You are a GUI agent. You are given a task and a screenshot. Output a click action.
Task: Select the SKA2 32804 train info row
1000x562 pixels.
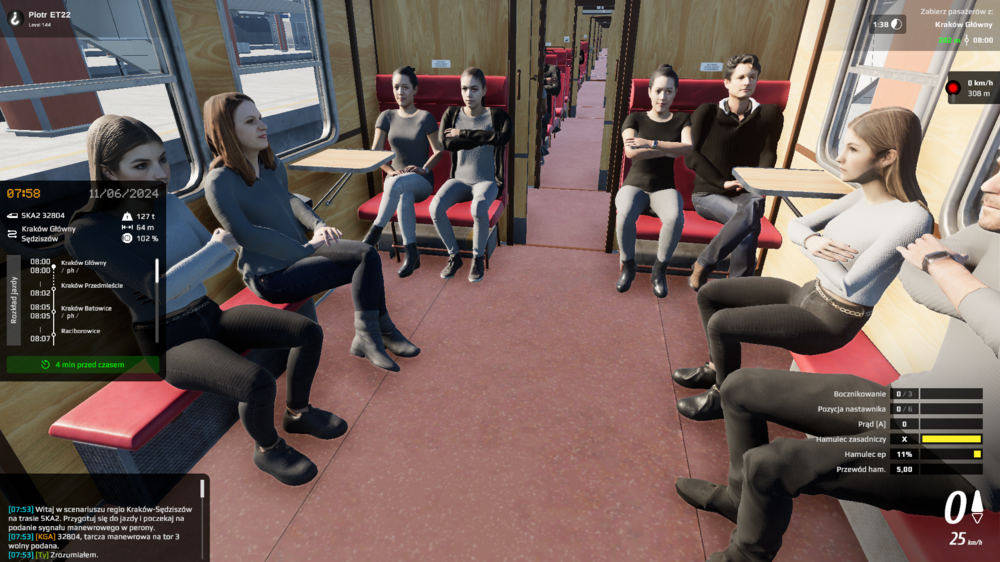[x=42, y=215]
